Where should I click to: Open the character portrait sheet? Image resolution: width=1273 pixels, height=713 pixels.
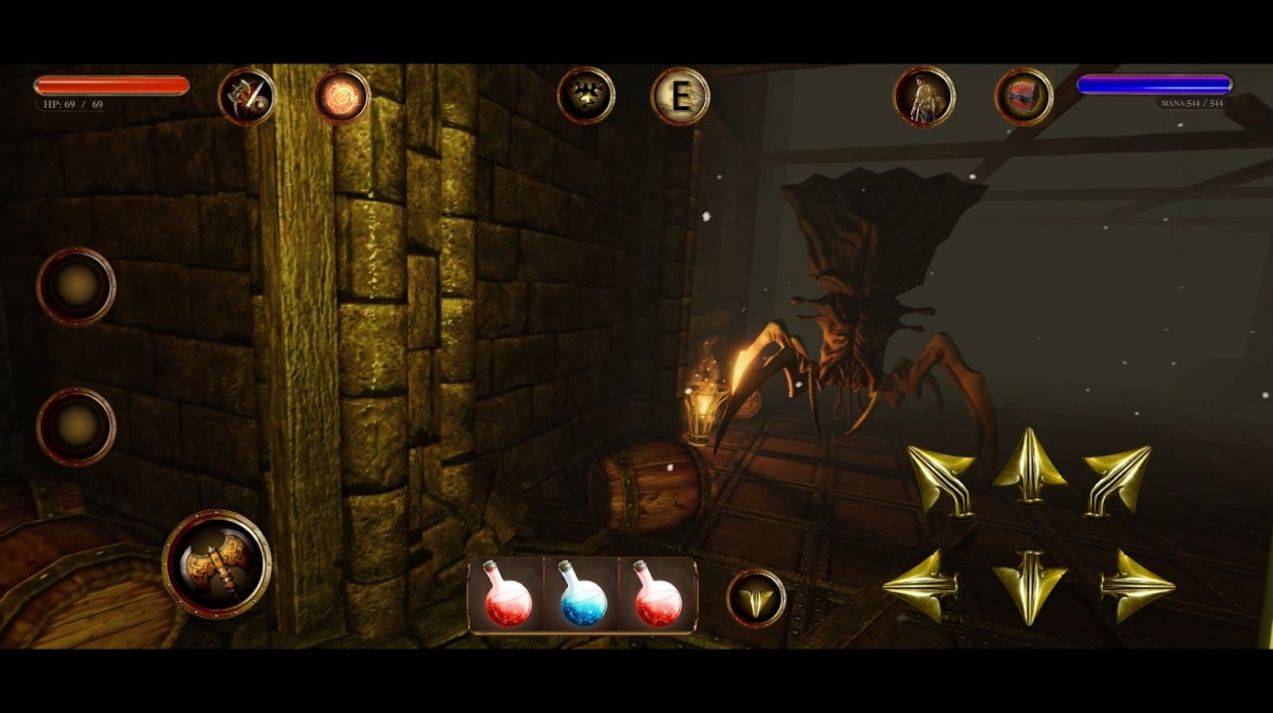click(924, 96)
